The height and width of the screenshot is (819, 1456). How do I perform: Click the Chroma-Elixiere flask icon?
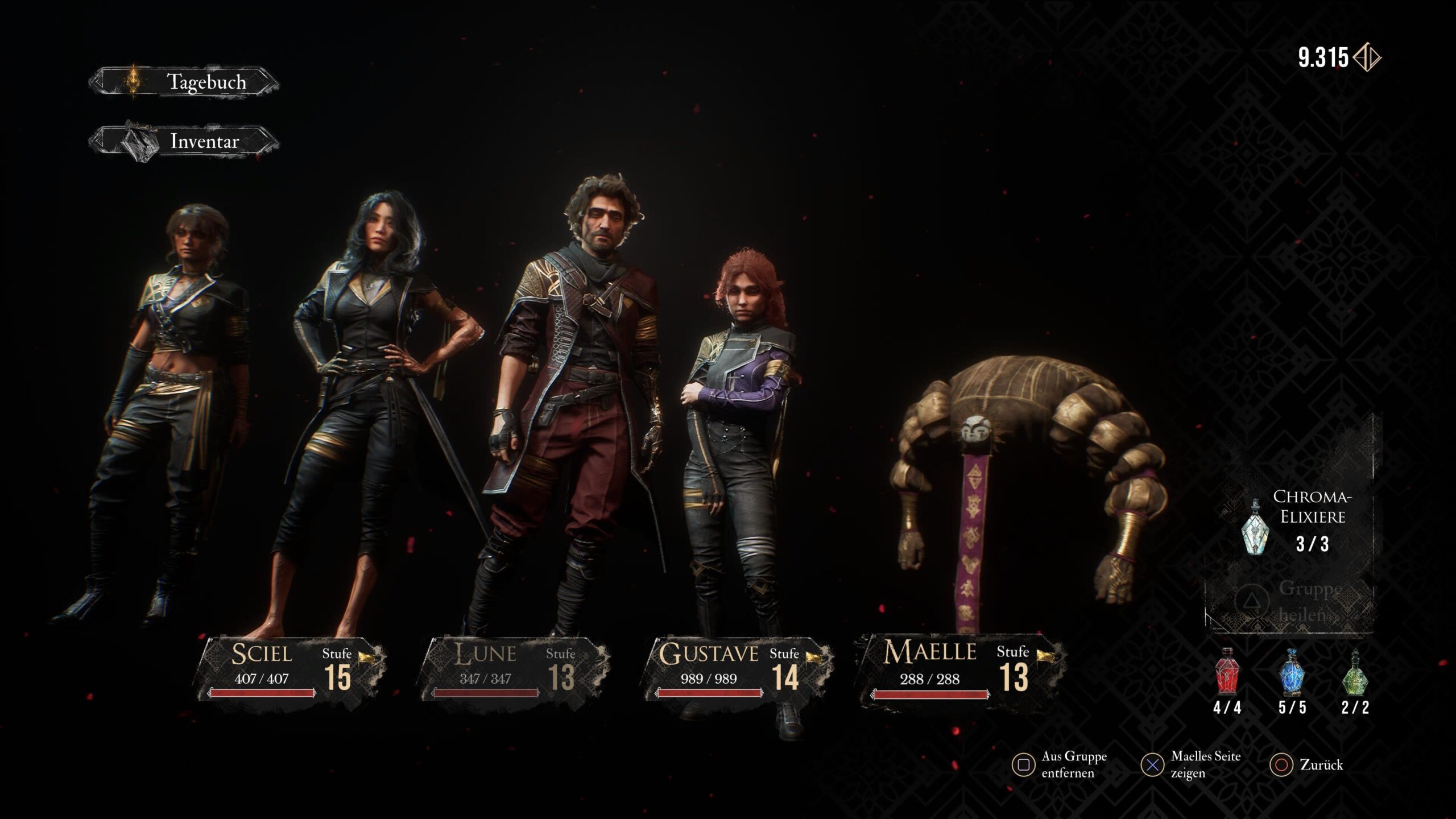(x=1255, y=527)
